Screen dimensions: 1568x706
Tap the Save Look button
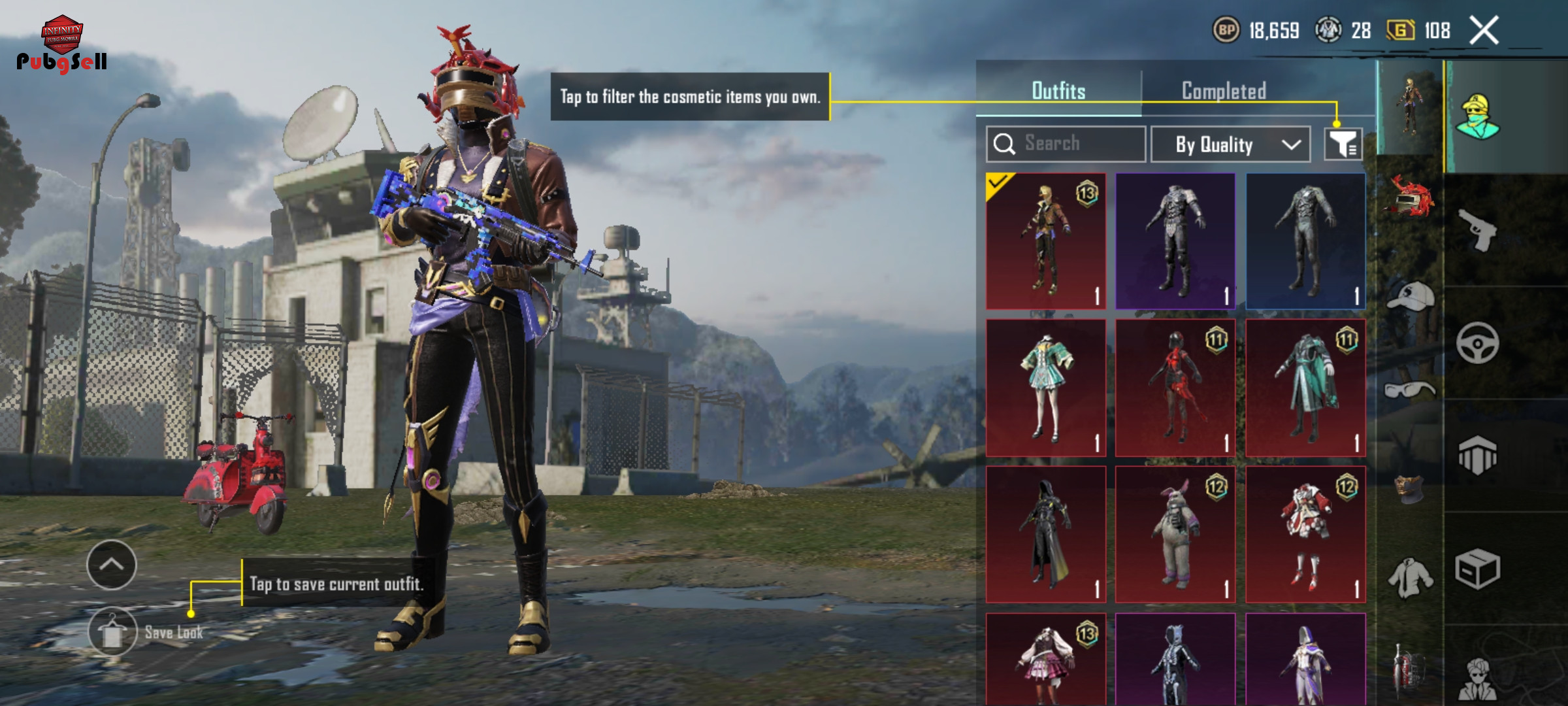click(x=112, y=632)
